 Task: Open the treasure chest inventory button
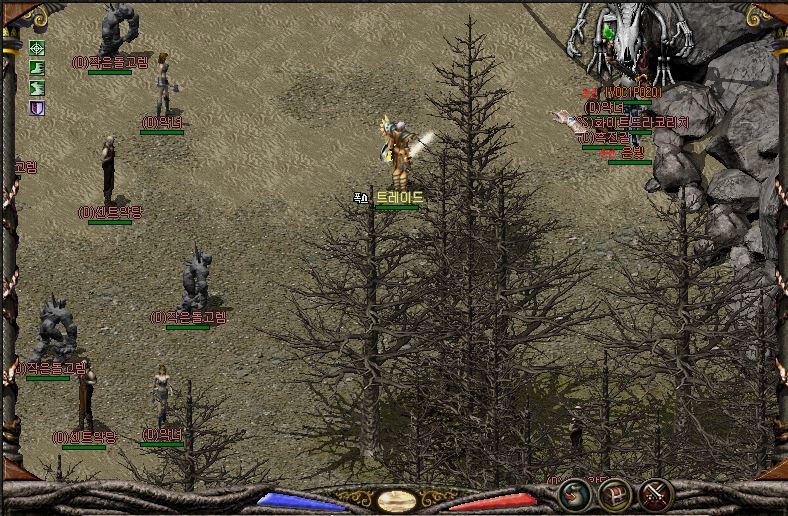[x=614, y=494]
